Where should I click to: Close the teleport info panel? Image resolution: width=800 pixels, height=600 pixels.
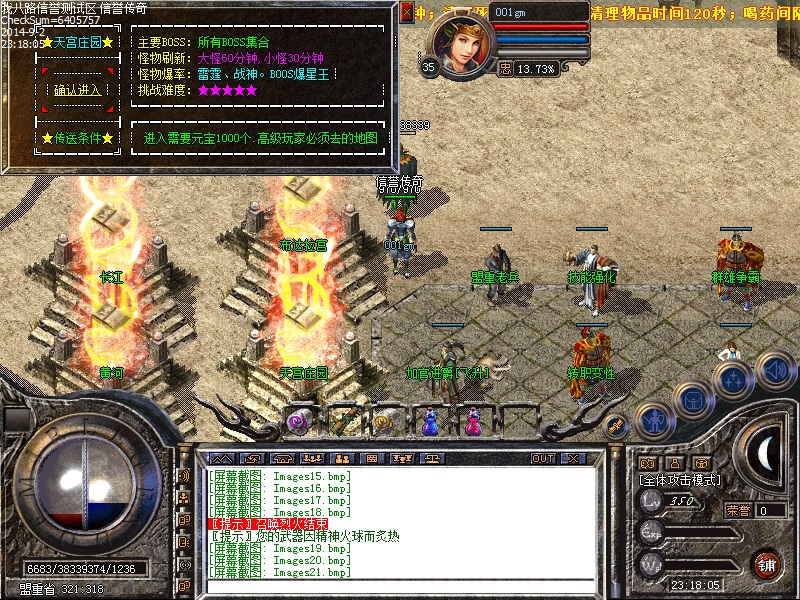coord(406,13)
